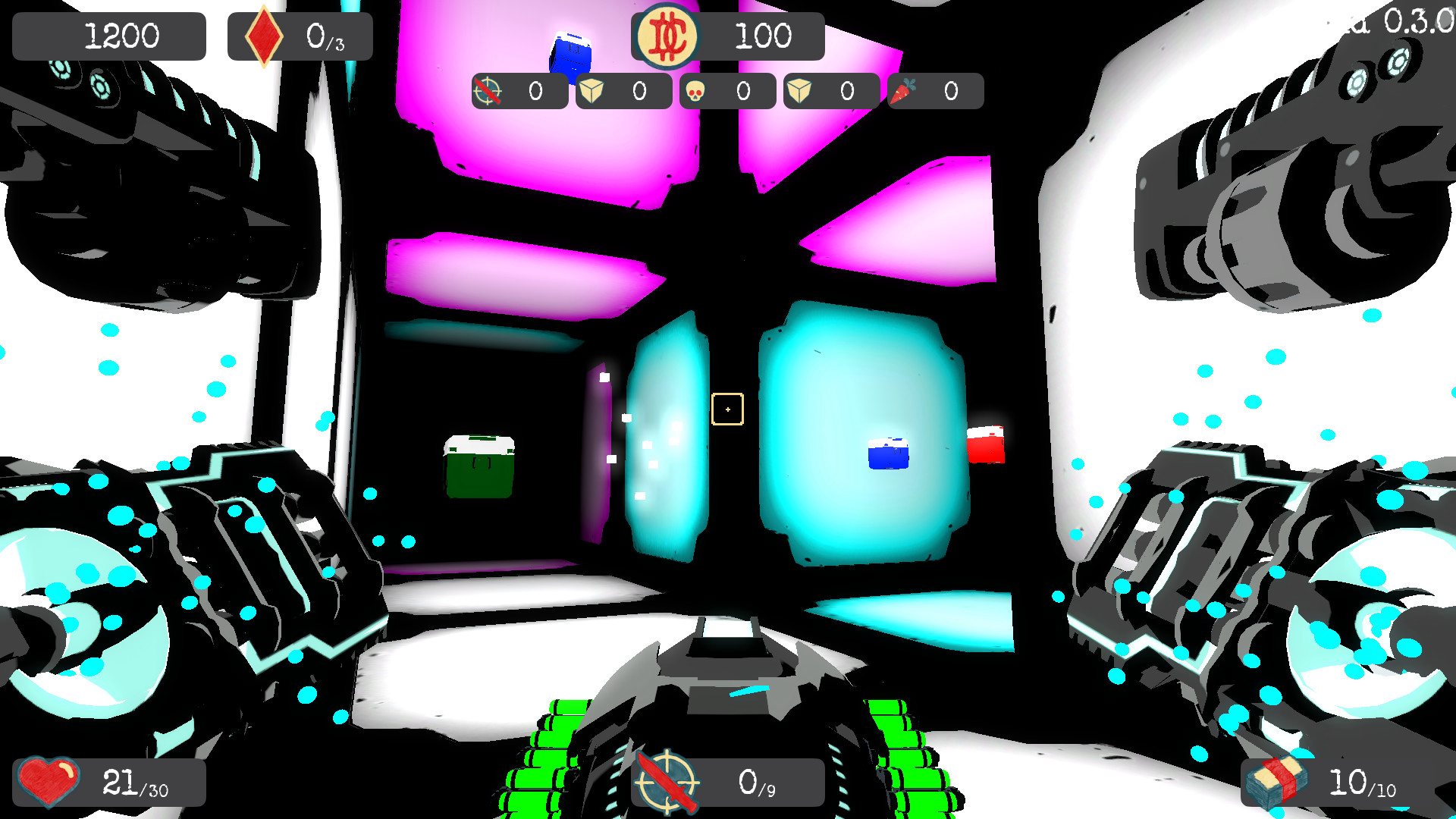Click the skull kill tracker icon
The height and width of the screenshot is (819, 1456).
[695, 92]
